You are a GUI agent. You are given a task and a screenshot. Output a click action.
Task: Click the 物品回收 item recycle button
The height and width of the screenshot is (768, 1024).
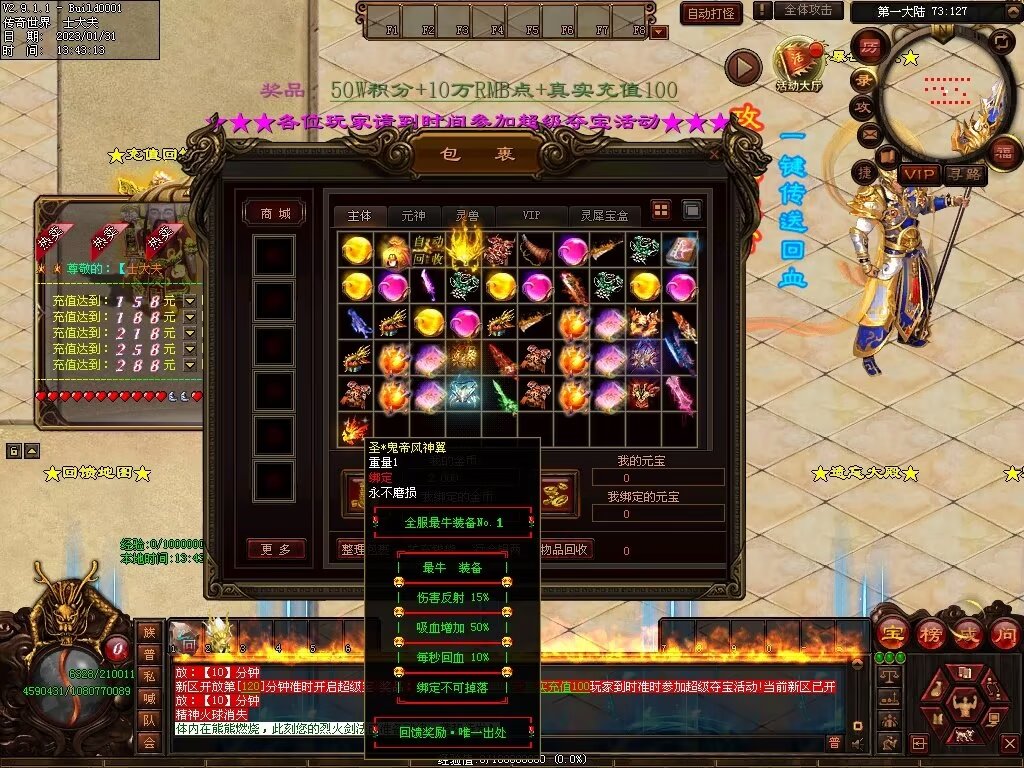click(565, 549)
